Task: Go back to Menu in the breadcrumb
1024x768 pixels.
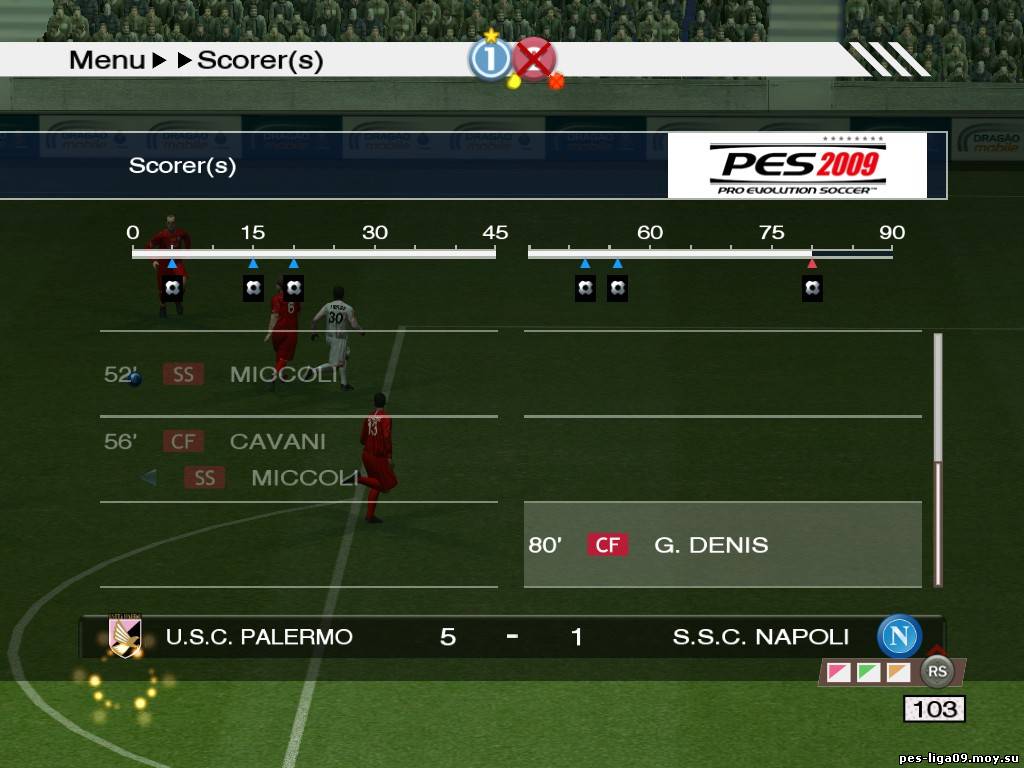Action: 107,60
